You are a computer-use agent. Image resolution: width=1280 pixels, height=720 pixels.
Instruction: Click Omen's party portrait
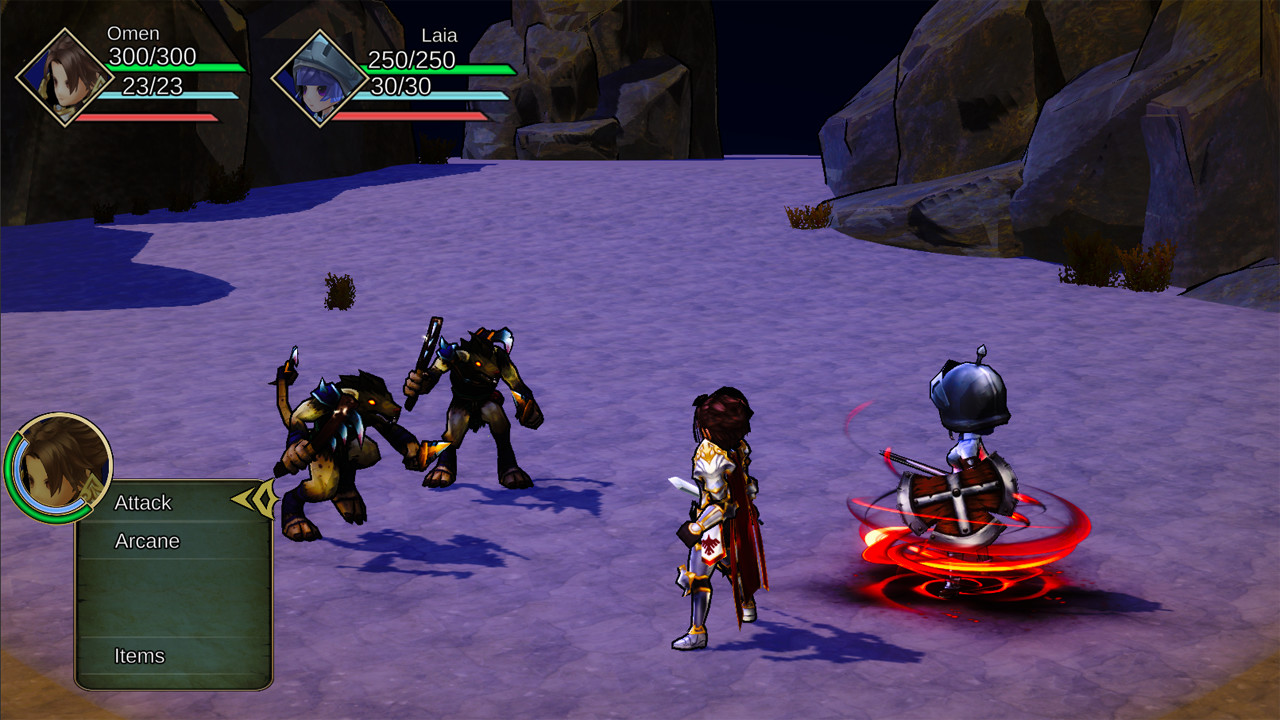tap(64, 77)
